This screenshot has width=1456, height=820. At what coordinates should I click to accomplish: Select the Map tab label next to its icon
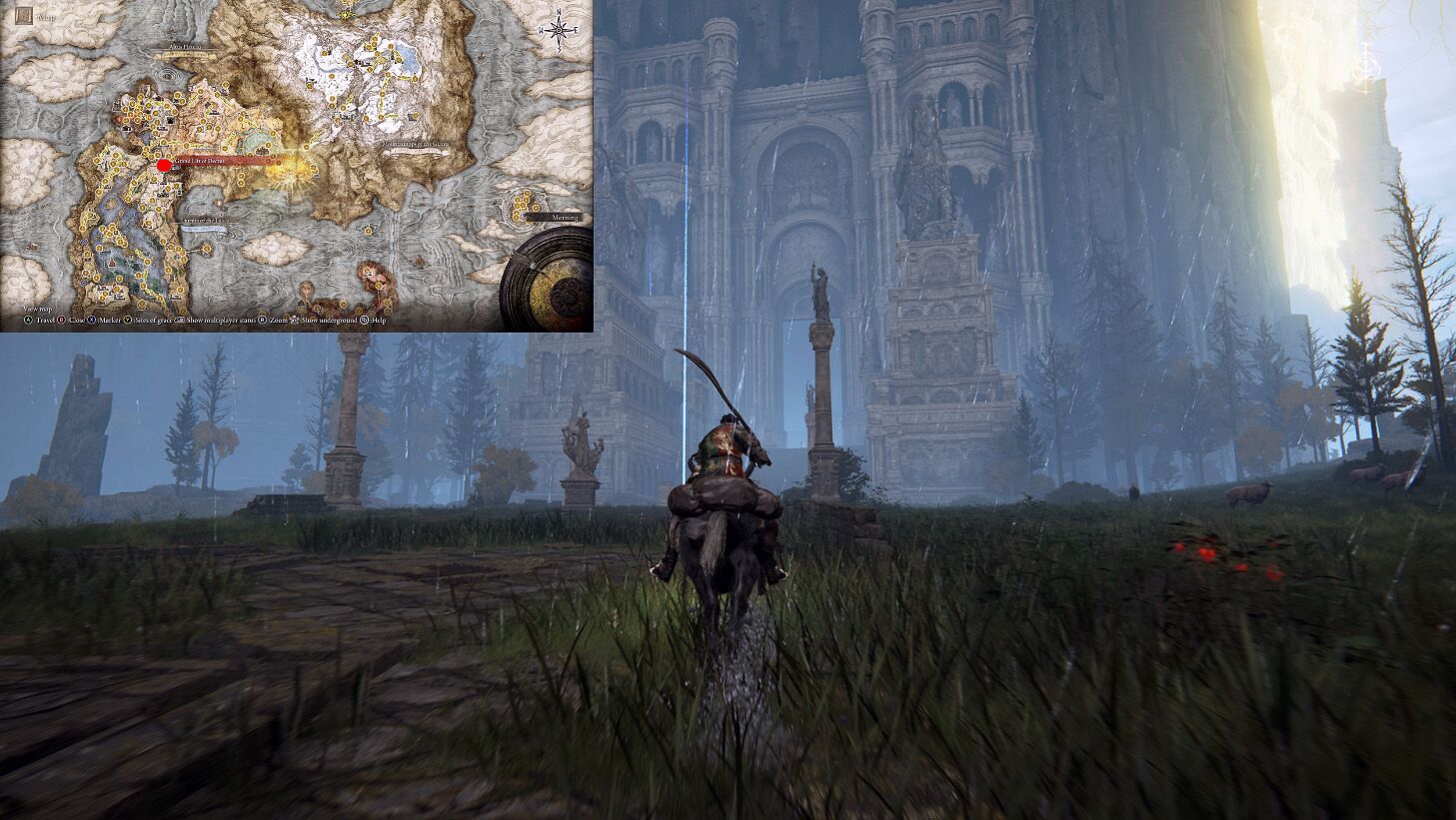click(x=44, y=16)
